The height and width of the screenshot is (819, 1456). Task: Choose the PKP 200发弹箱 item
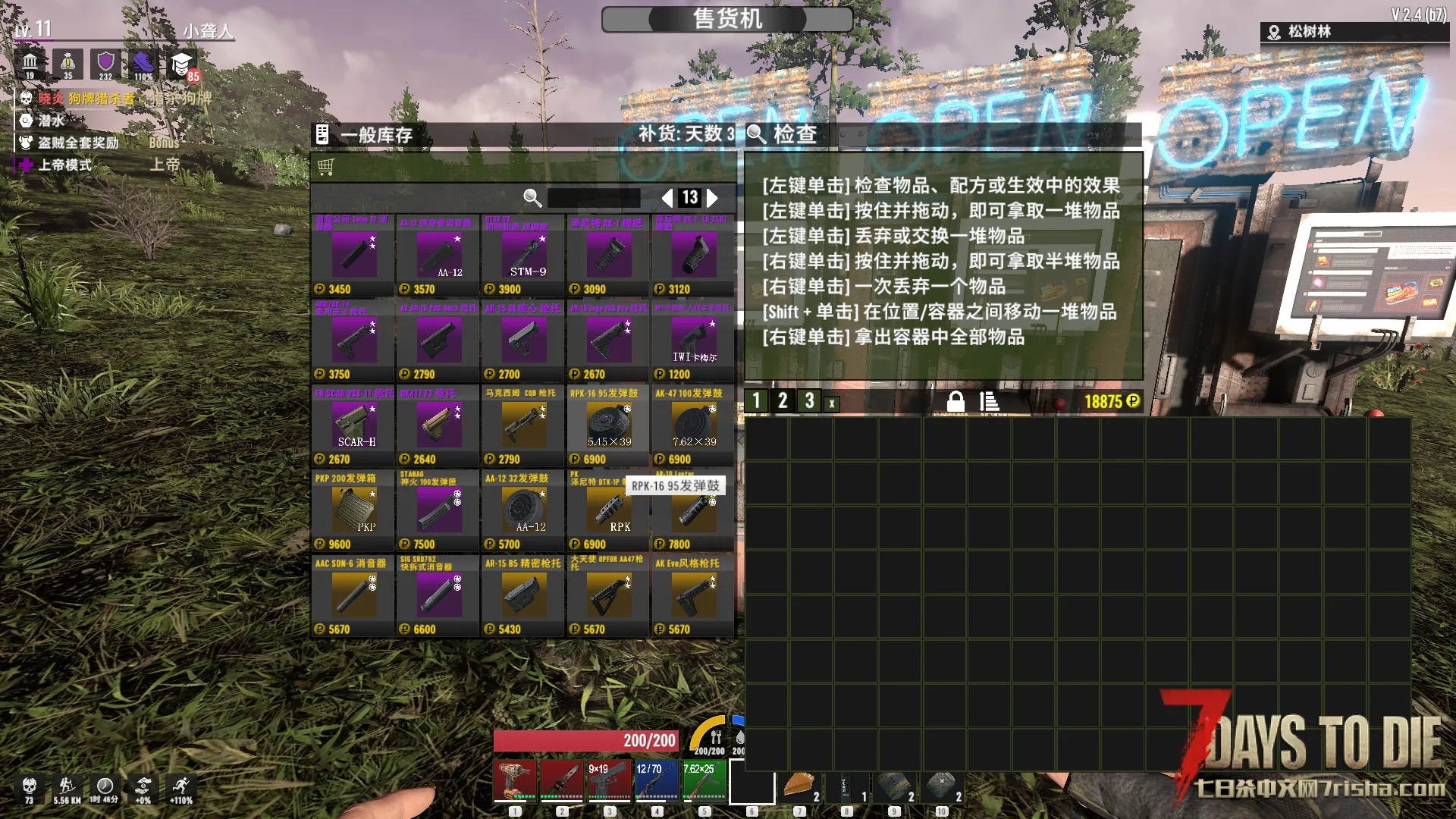(x=354, y=510)
